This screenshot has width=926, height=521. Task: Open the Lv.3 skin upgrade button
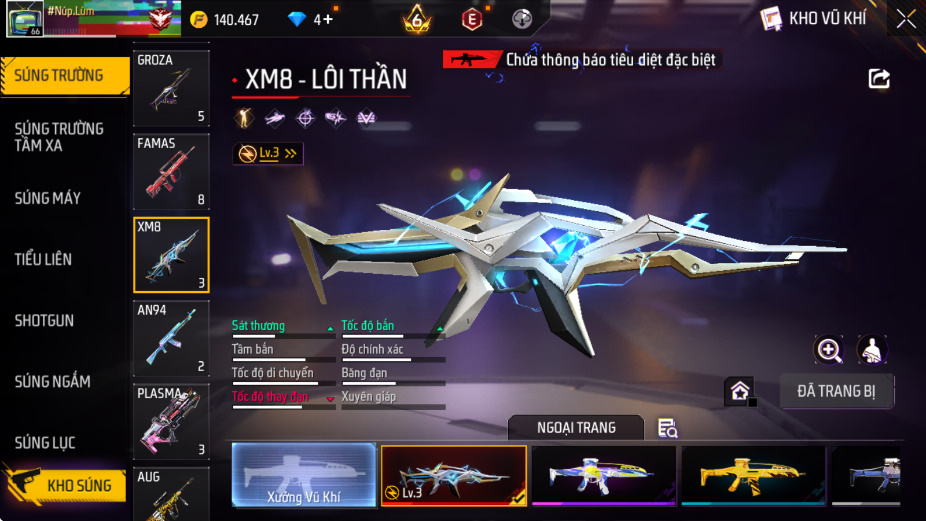(267, 153)
